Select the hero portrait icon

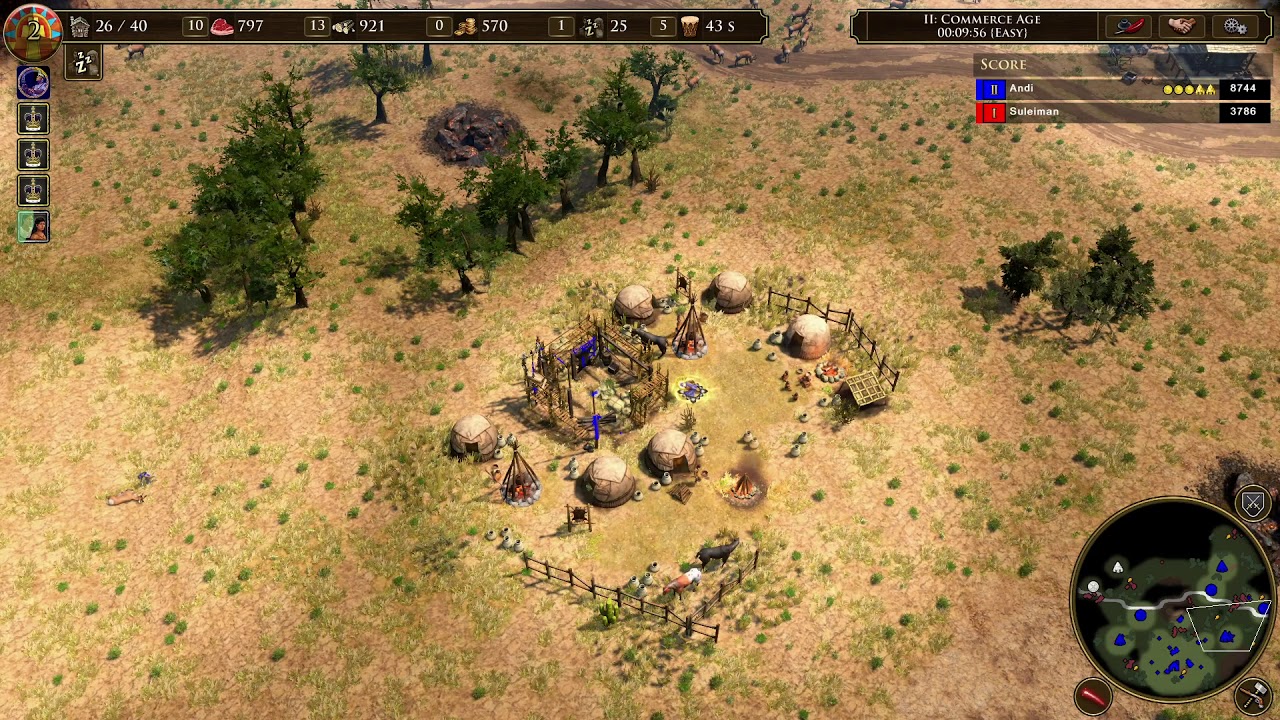pyautogui.click(x=34, y=227)
